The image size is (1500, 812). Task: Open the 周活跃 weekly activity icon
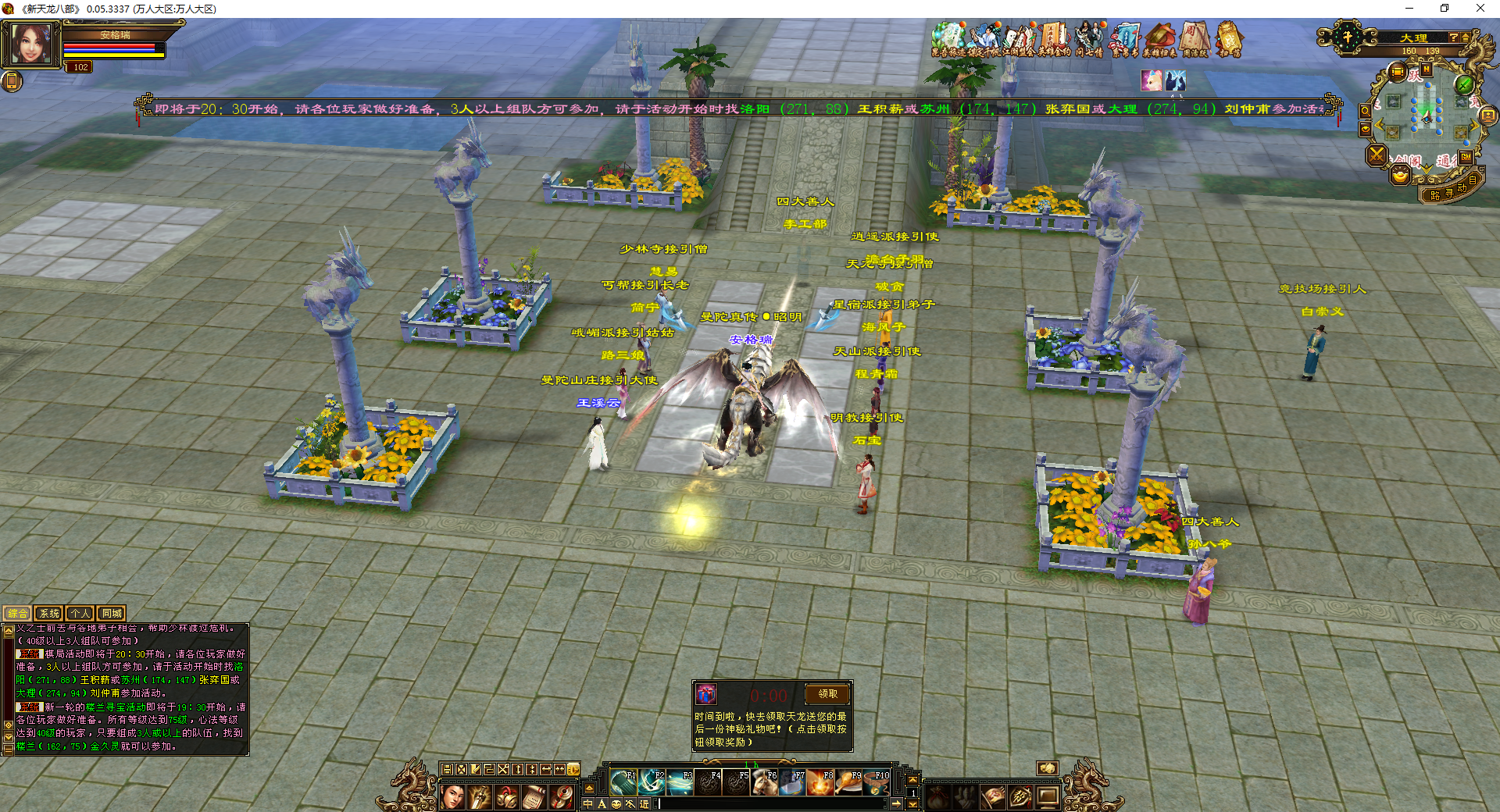(1195, 39)
